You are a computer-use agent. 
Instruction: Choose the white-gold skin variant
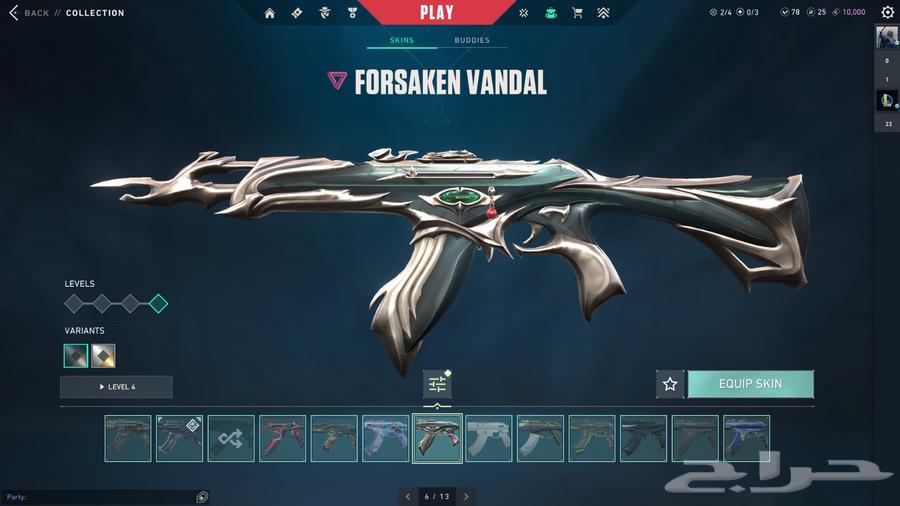(103, 355)
